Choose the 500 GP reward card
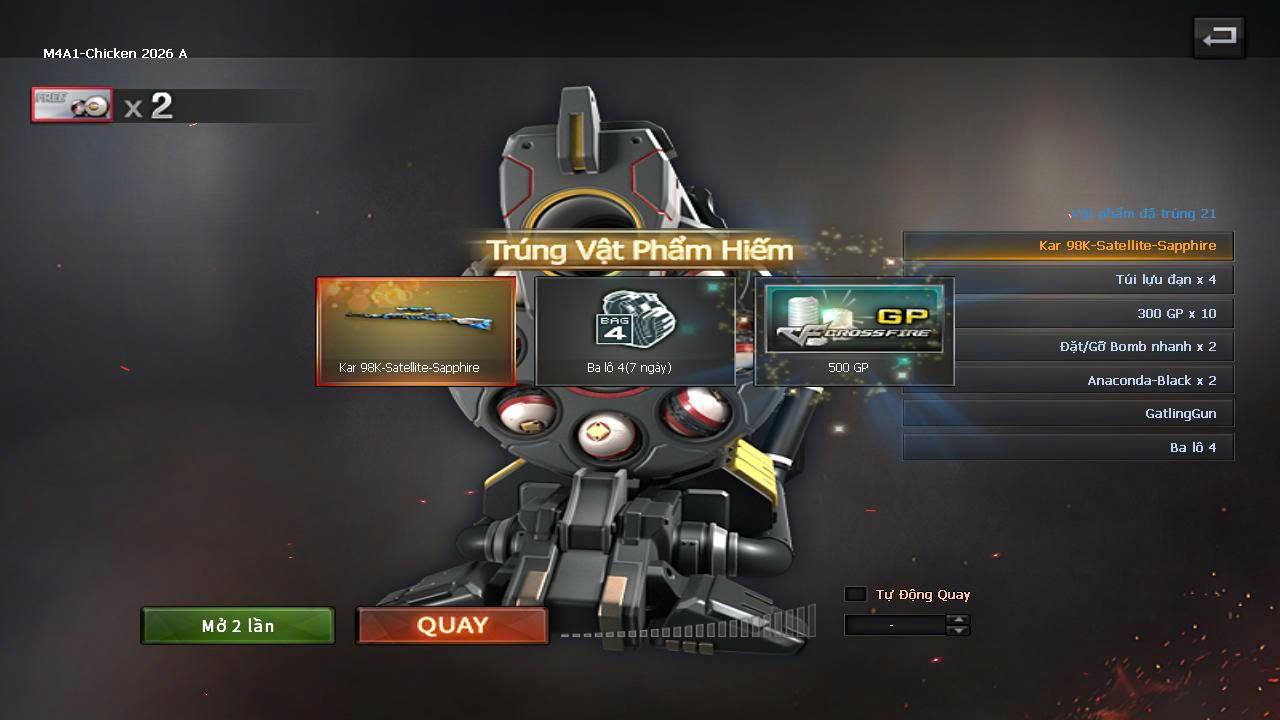The height and width of the screenshot is (720, 1280). (854, 331)
